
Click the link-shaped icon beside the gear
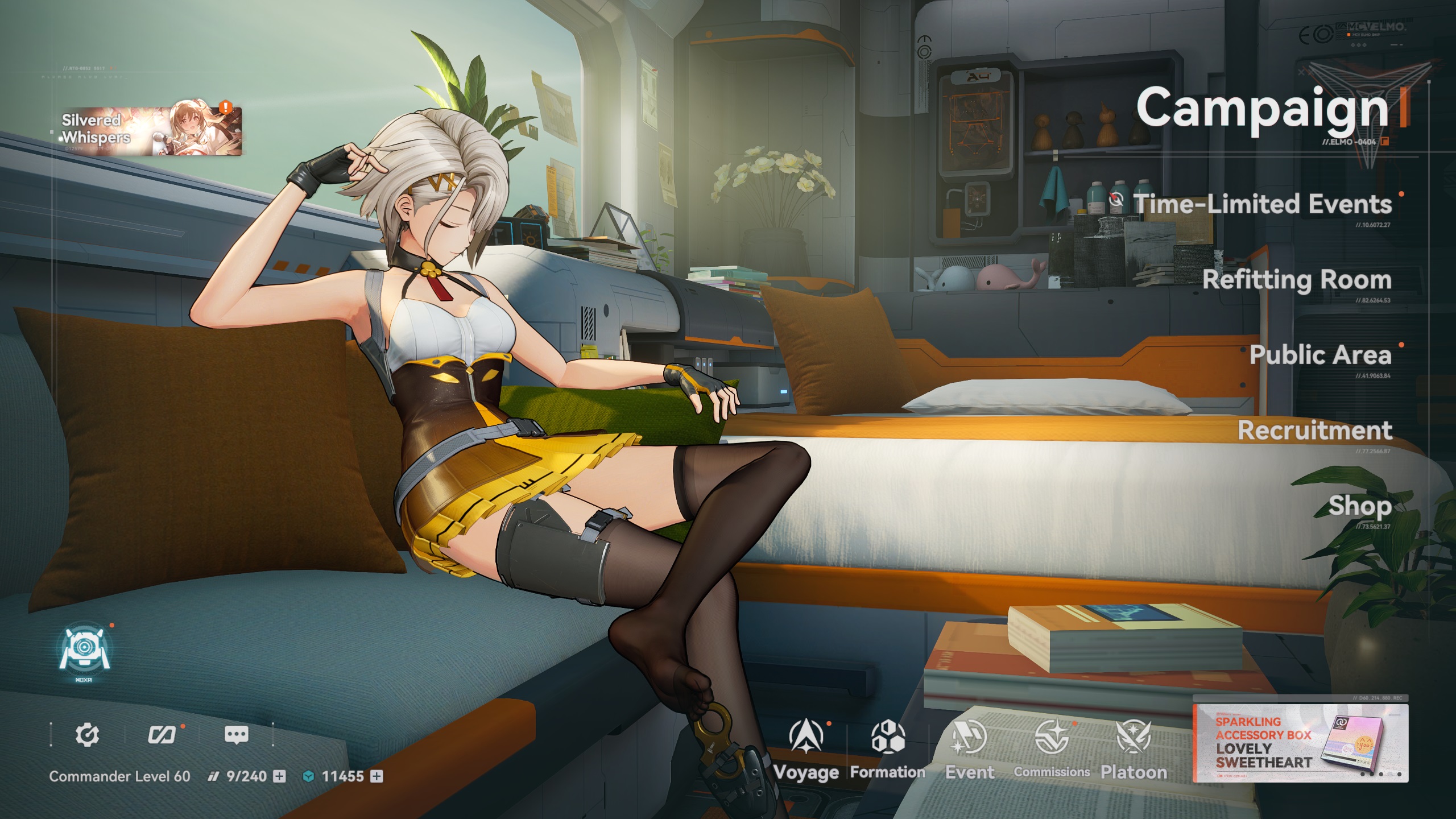162,735
